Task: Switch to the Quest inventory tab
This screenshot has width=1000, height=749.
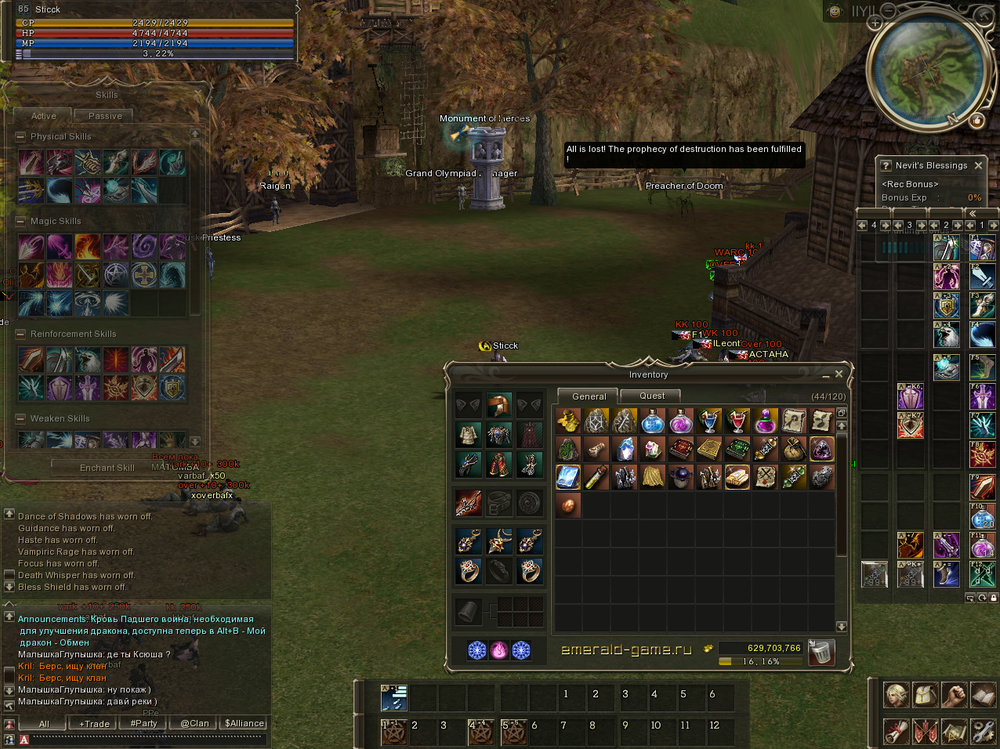Action: coord(653,396)
